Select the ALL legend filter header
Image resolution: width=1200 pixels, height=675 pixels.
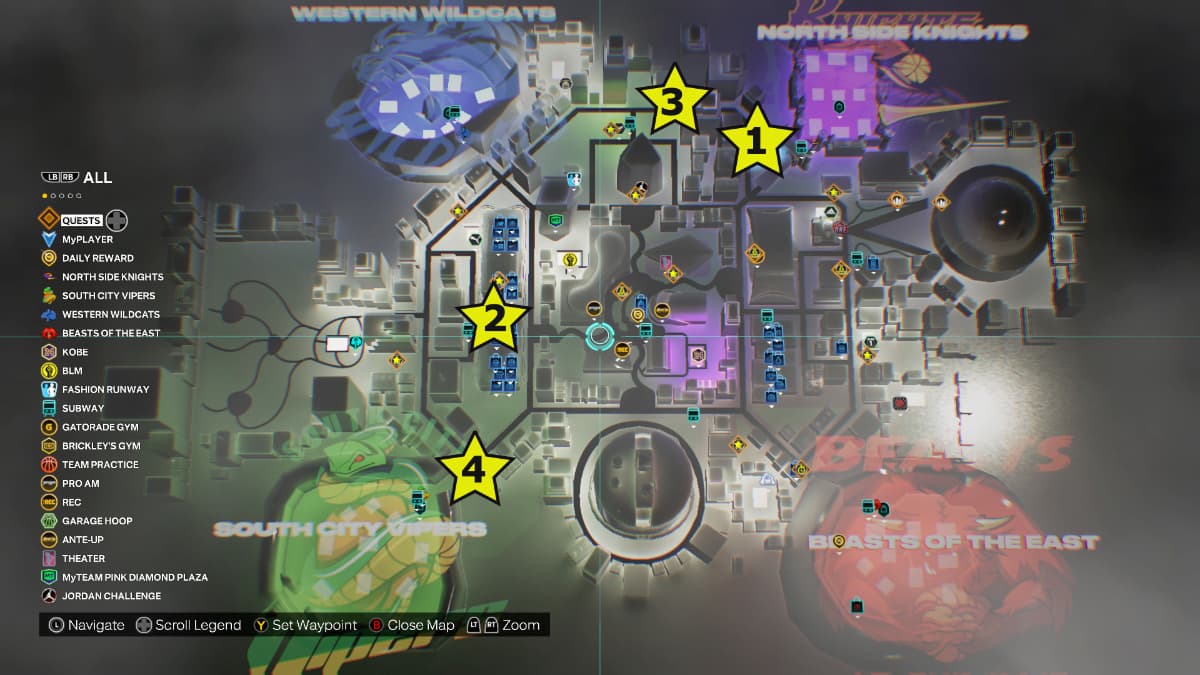pyautogui.click(x=97, y=178)
